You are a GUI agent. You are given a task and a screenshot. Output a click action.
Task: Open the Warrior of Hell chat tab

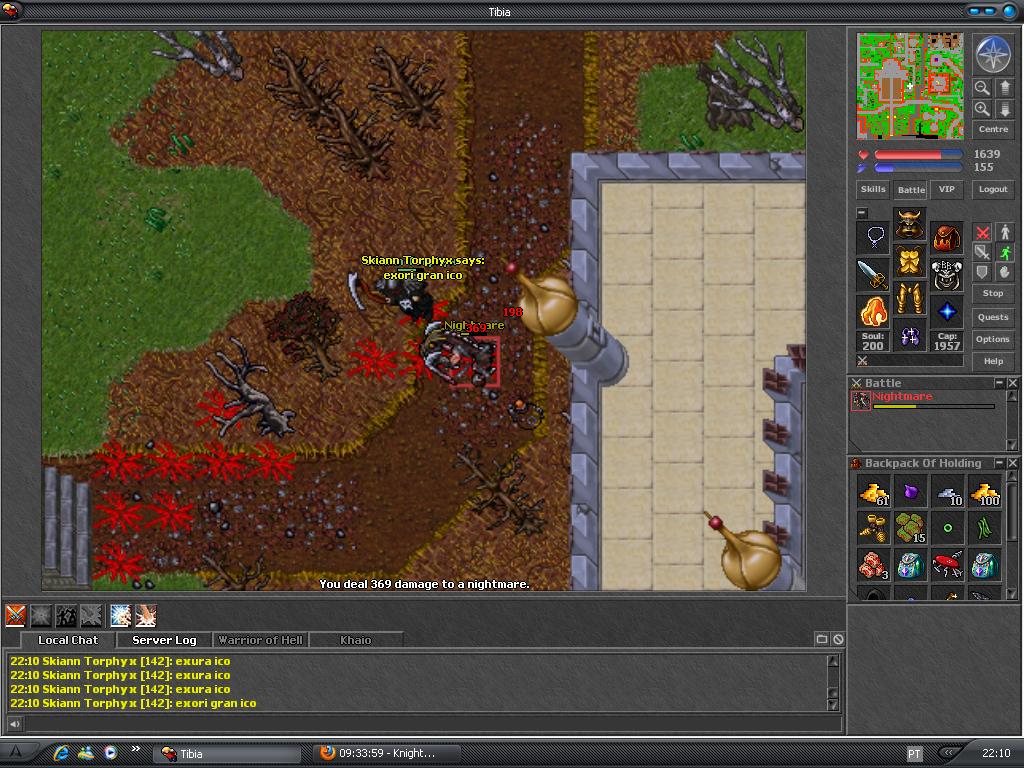coord(260,640)
